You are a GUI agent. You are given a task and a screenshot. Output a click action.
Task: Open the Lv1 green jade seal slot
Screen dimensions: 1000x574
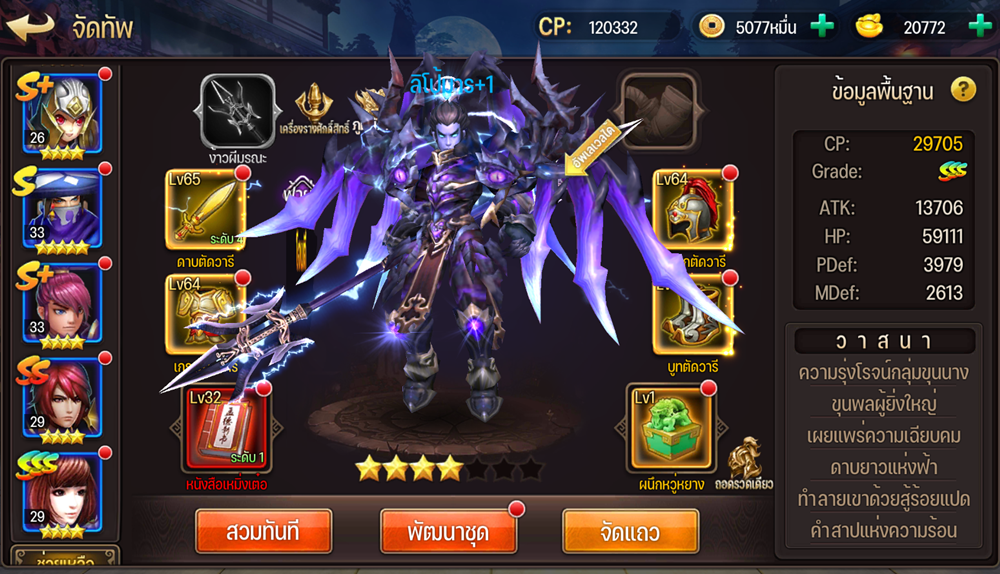click(669, 427)
